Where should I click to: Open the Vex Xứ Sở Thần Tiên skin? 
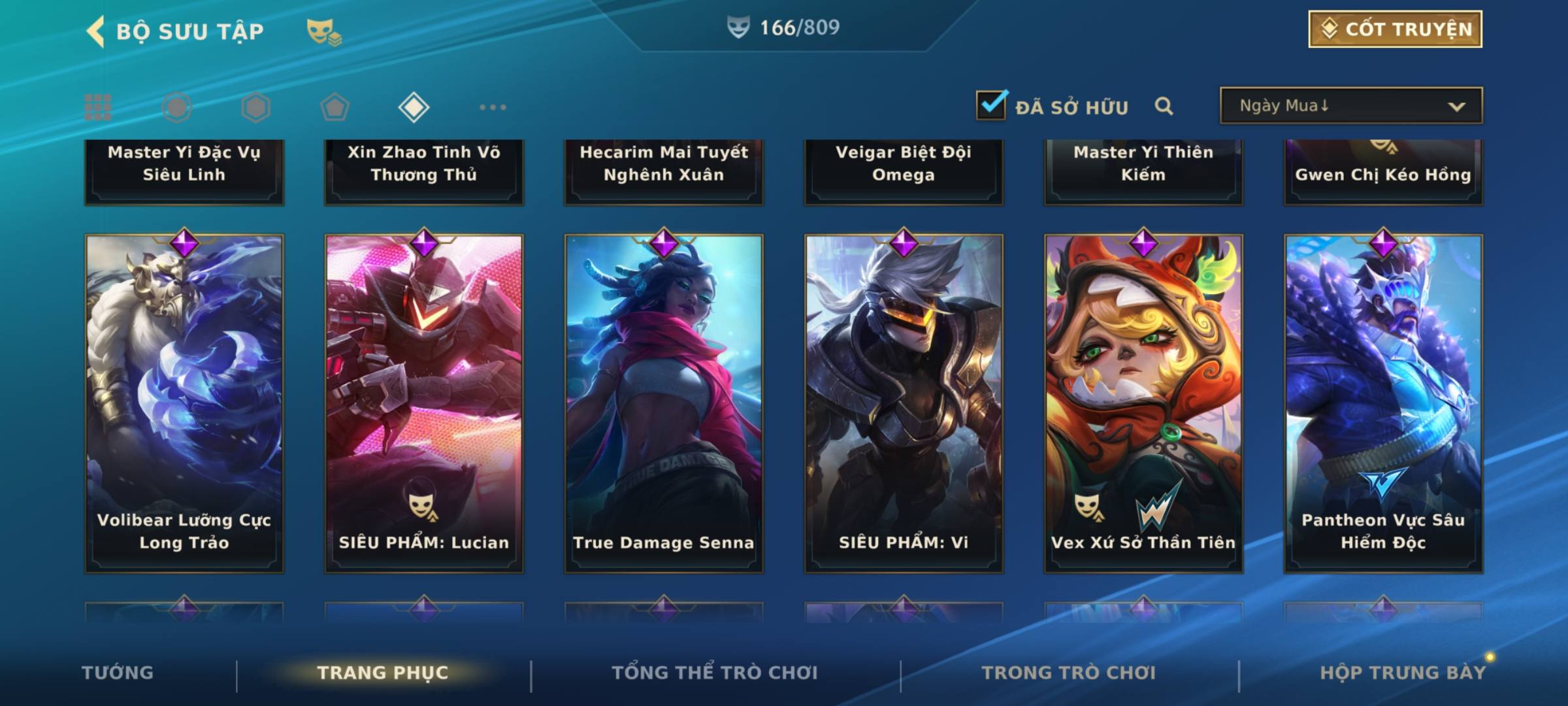pyautogui.click(x=1143, y=403)
